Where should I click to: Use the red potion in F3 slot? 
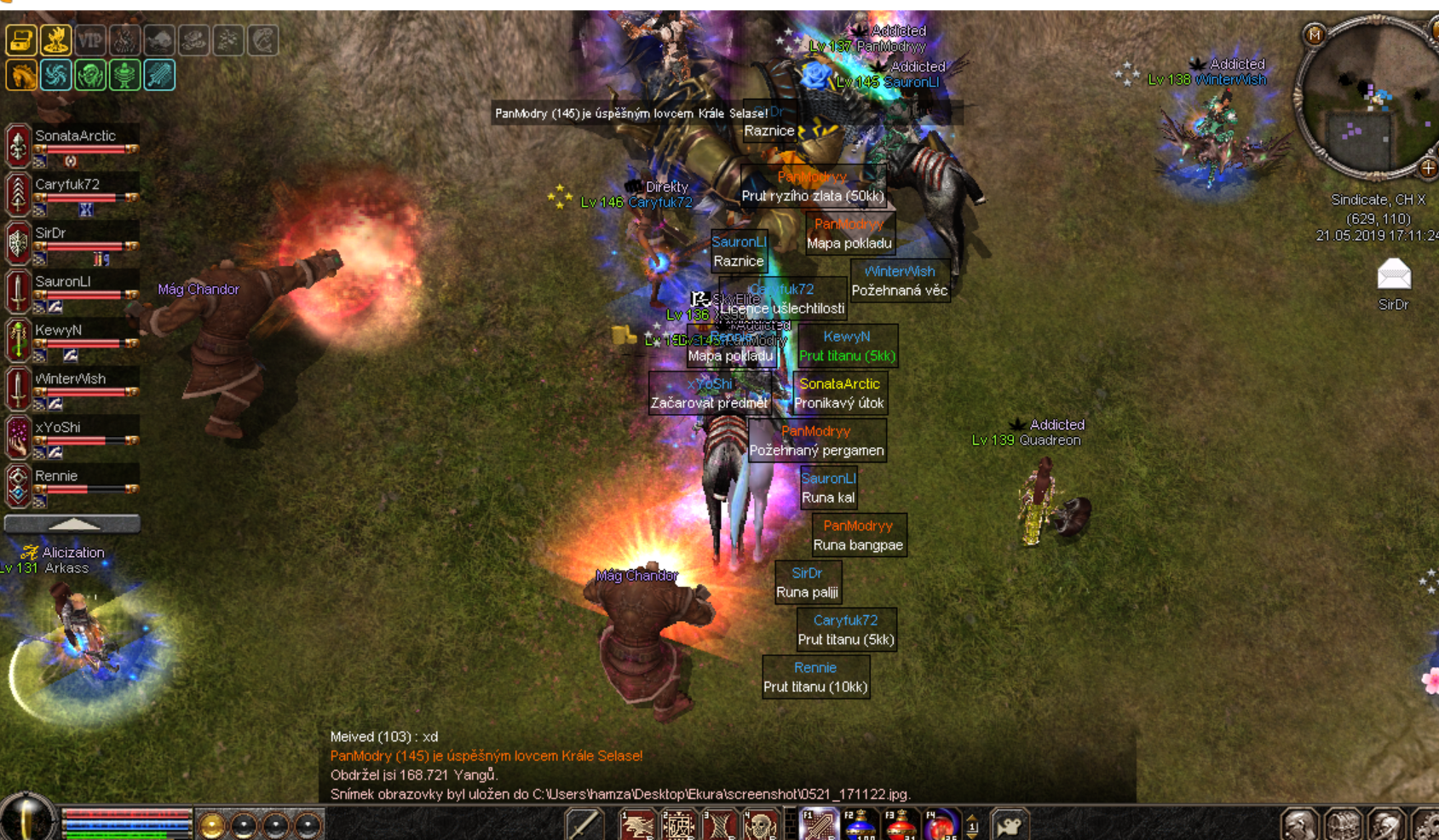tap(900, 826)
